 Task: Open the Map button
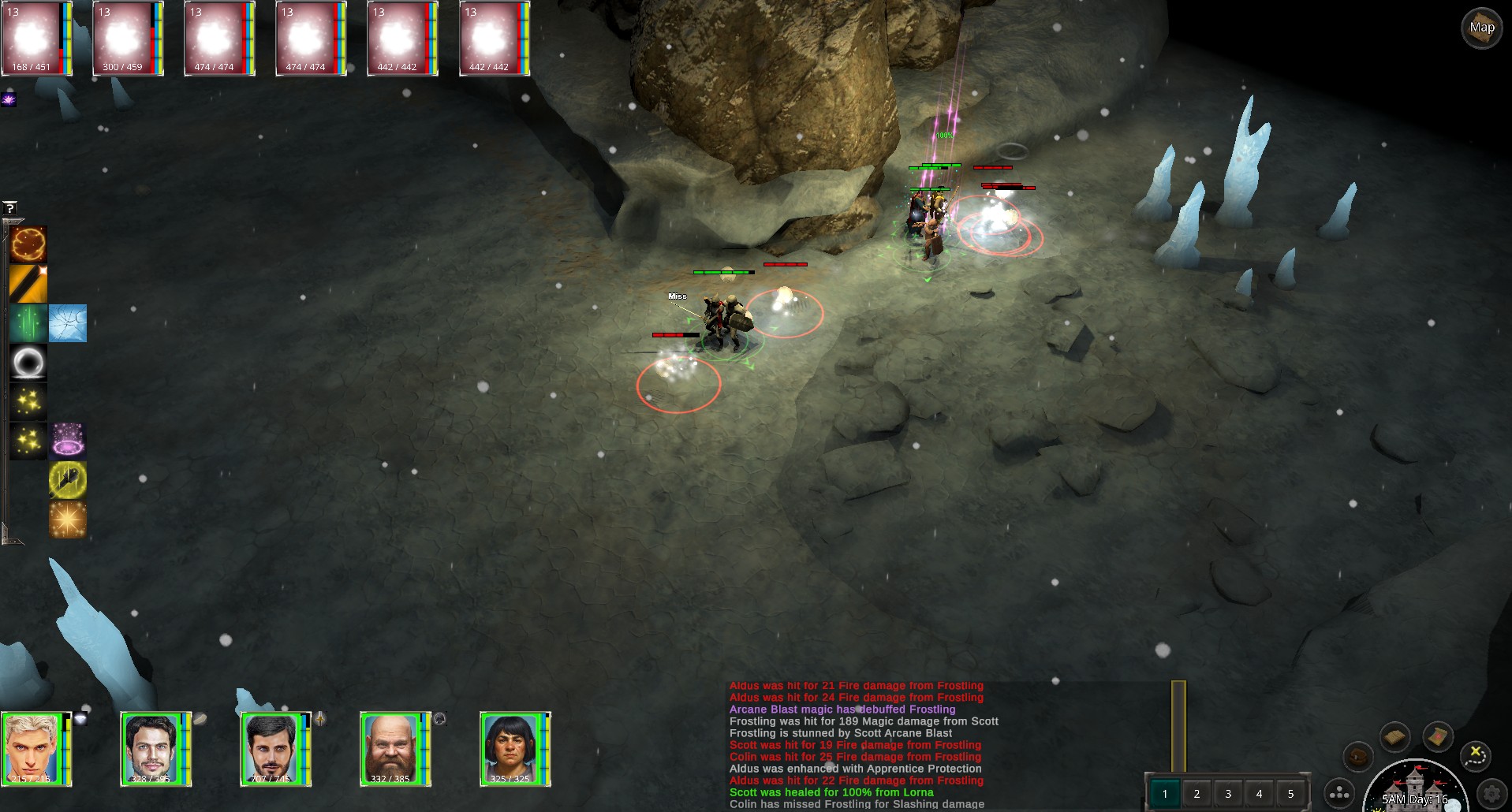pyautogui.click(x=1481, y=28)
